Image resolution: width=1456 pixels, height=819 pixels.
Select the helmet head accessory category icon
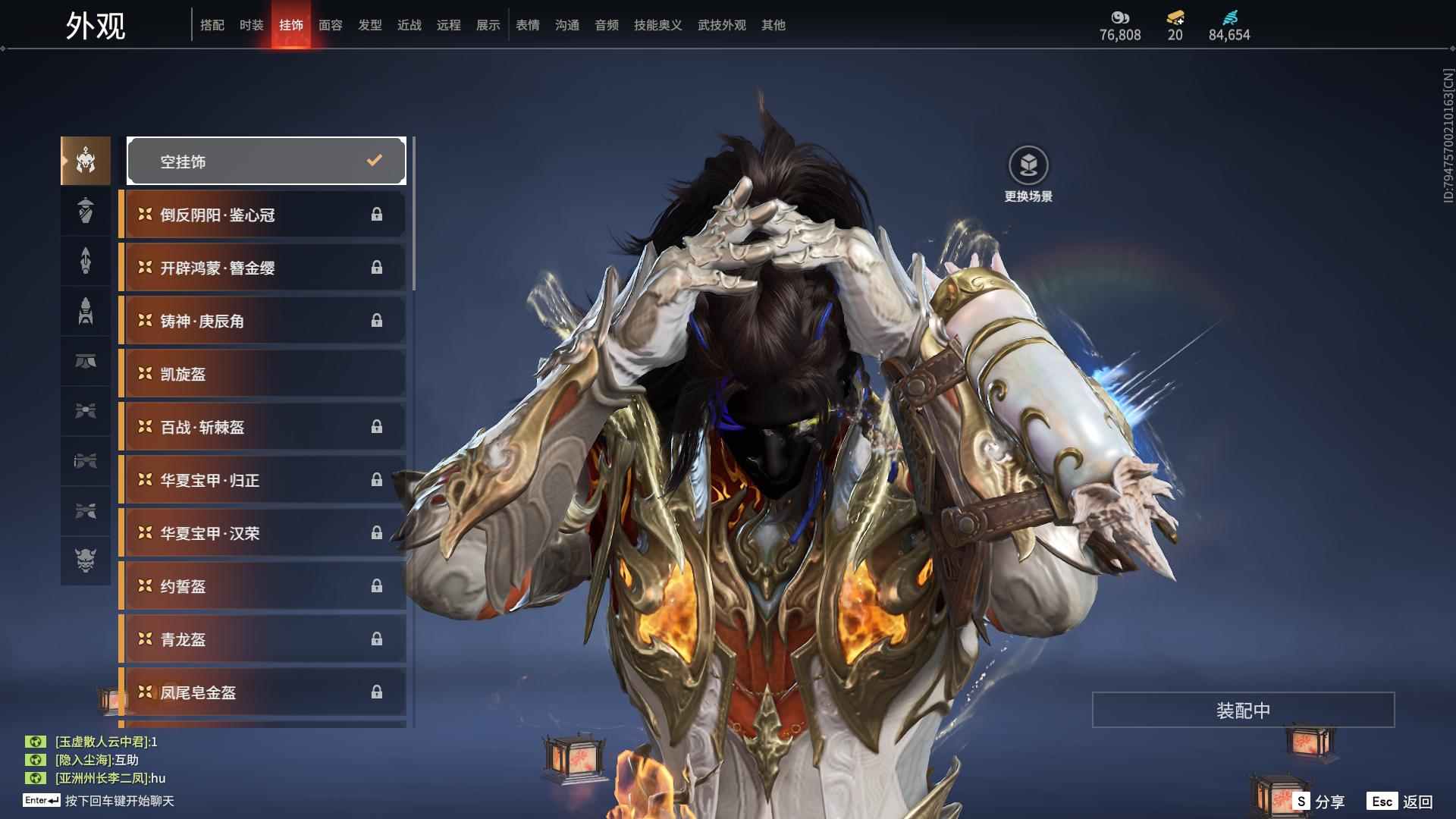coord(86,161)
